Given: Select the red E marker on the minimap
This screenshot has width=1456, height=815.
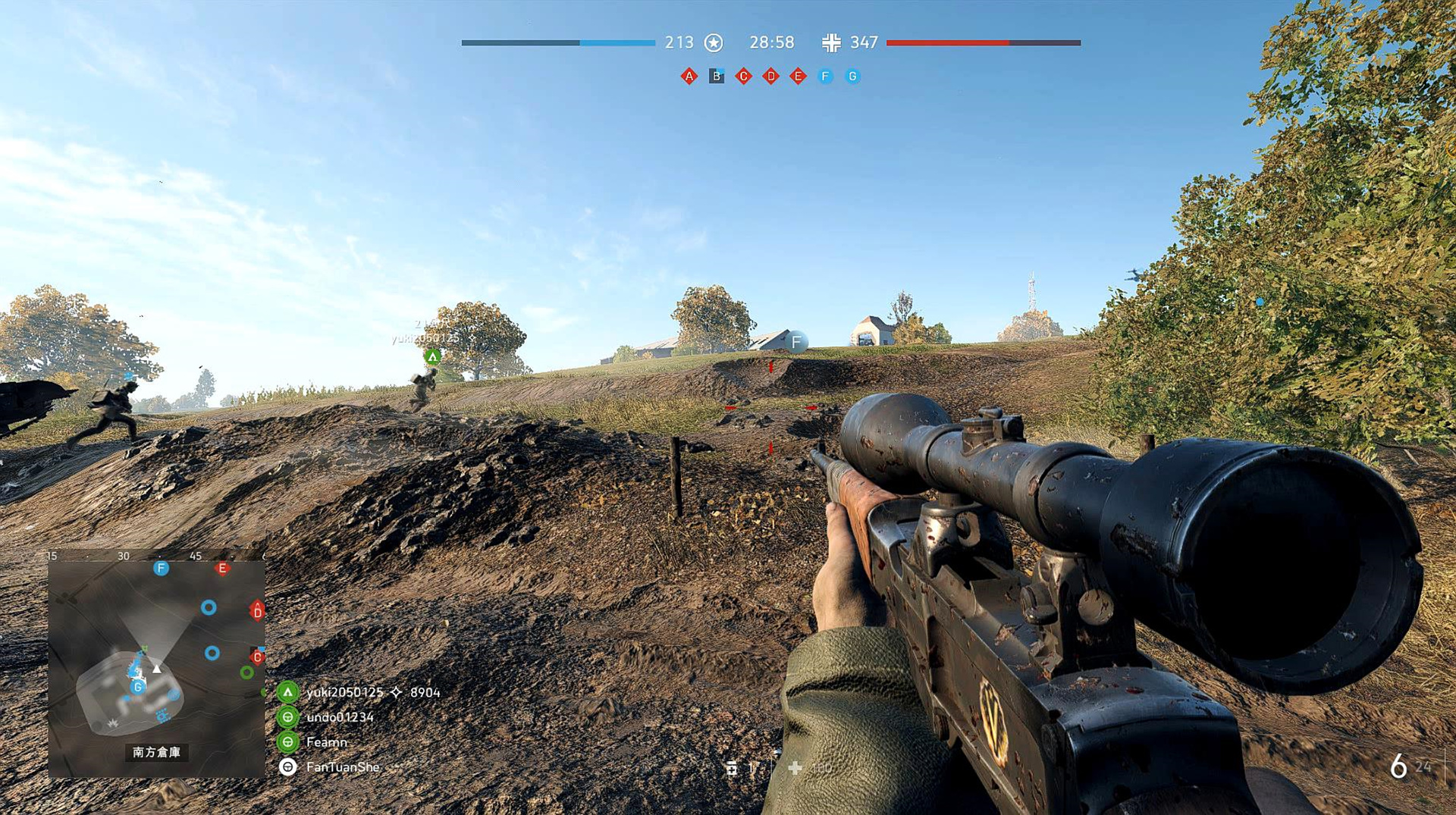Looking at the screenshot, I should coord(222,568).
